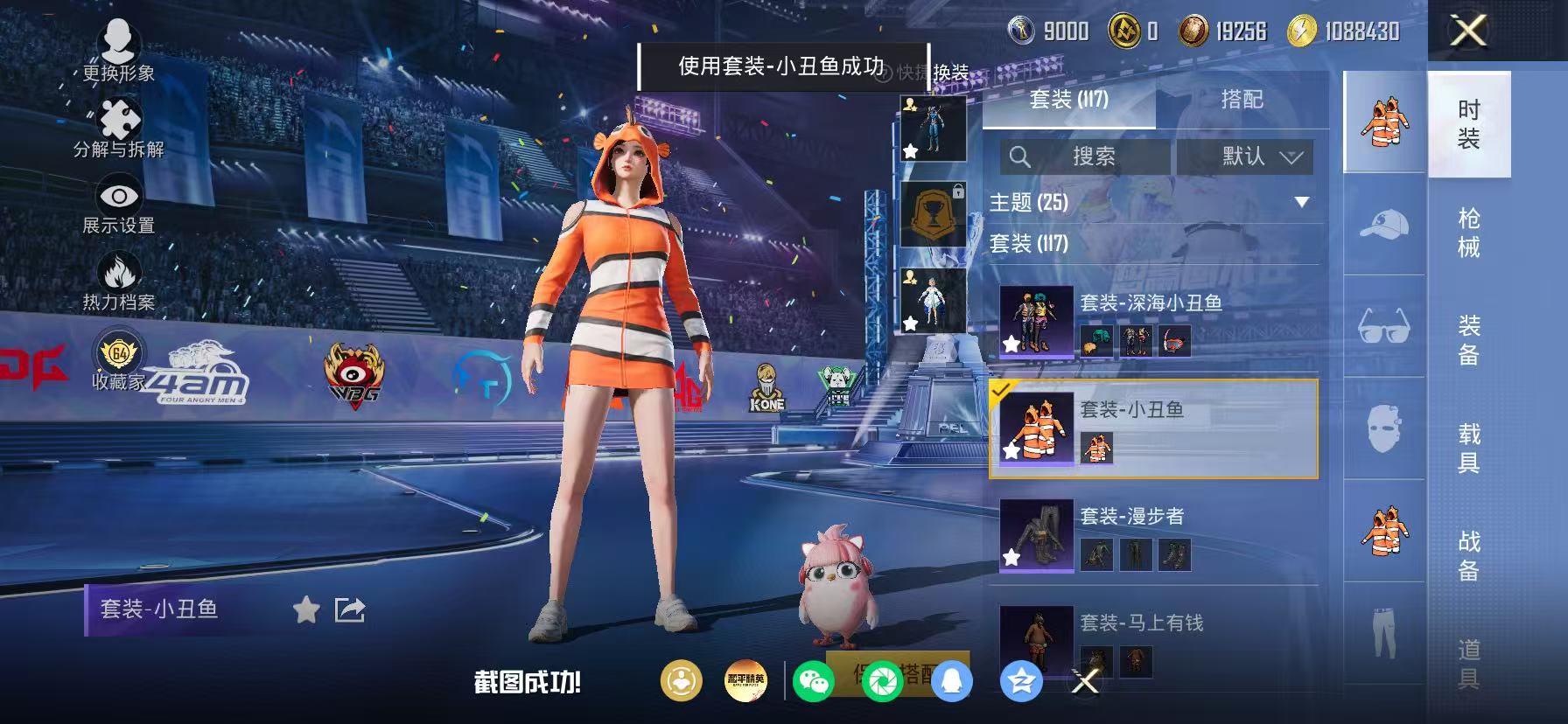This screenshot has height=724, width=1568.
Task: Star the 套装-深海小丑鱼 outfit
Action: pyautogui.click(x=1013, y=344)
